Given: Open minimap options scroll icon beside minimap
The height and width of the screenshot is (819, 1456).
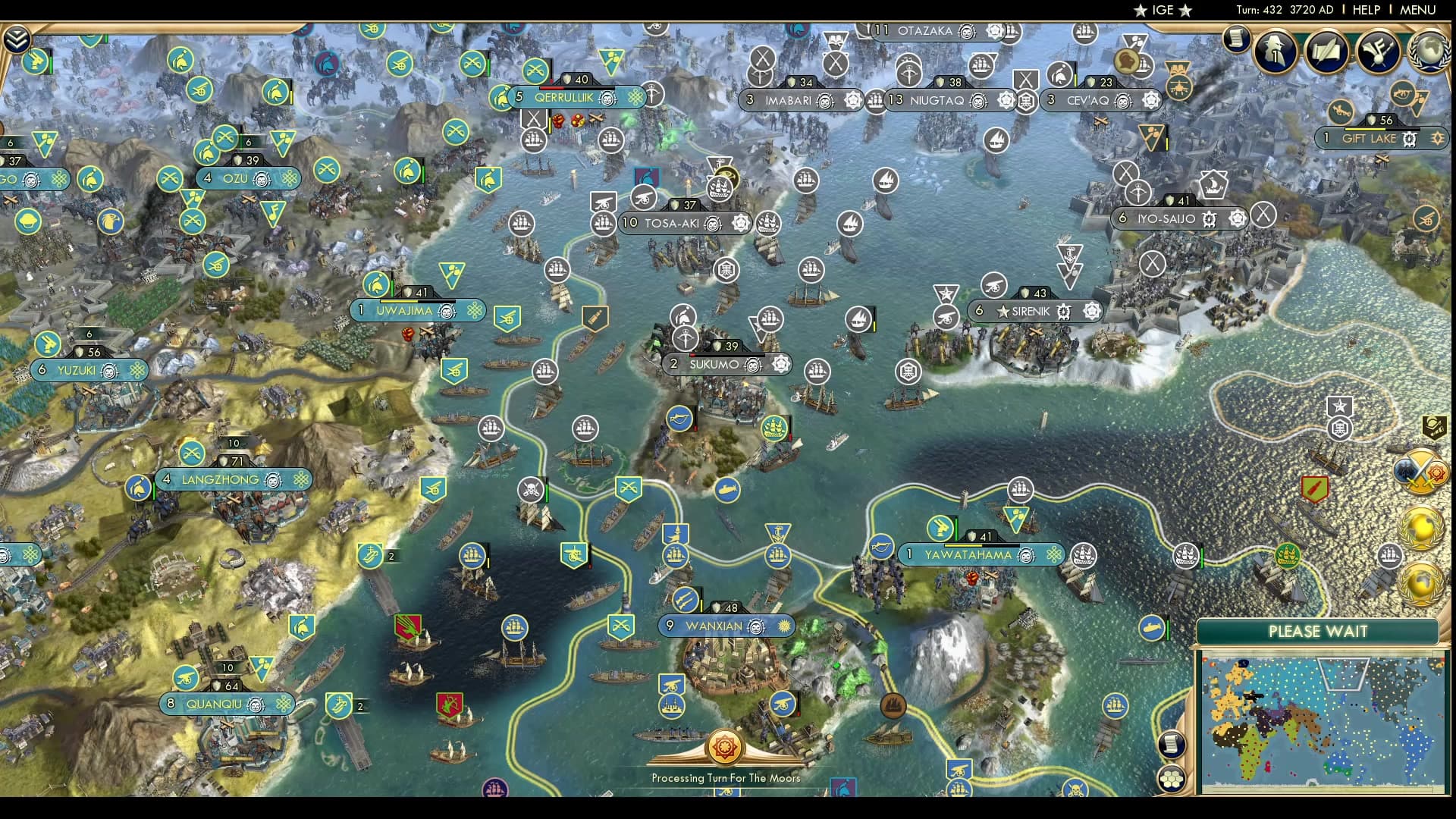Looking at the screenshot, I should pyautogui.click(x=1172, y=743).
